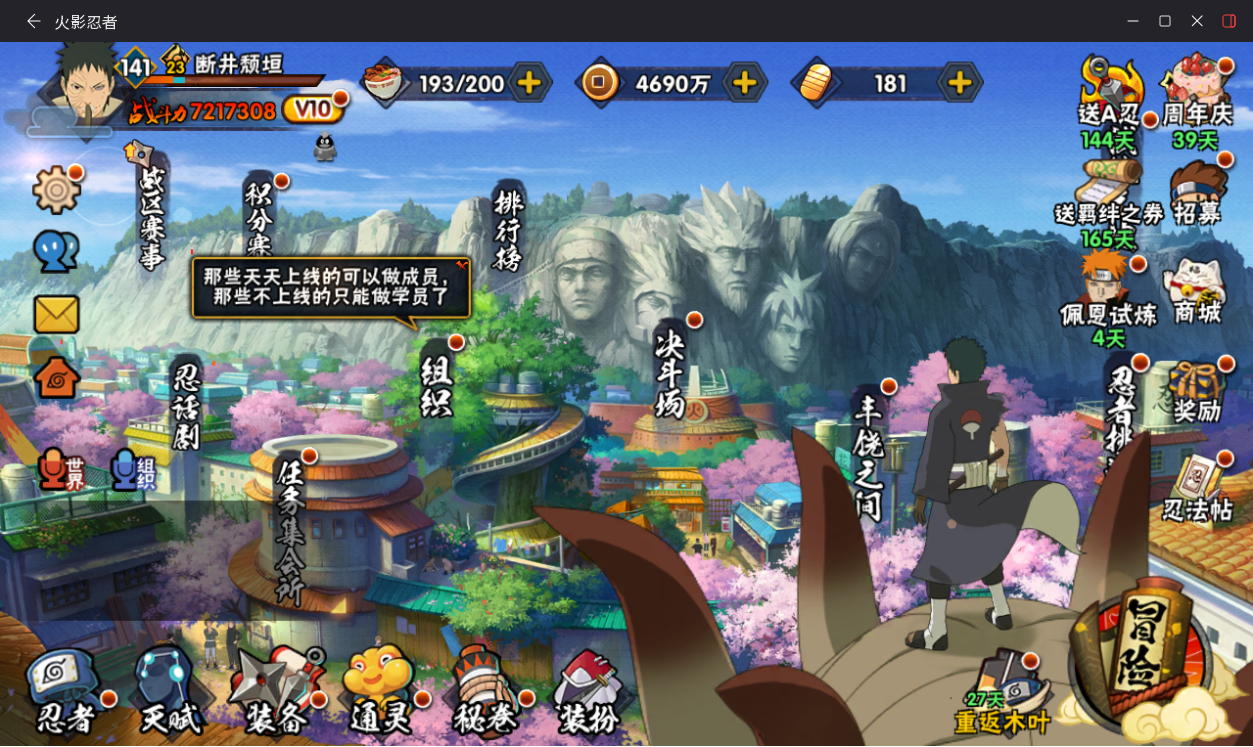Add ramen stamina with the plus button
The image size is (1253, 747).
tap(530, 83)
